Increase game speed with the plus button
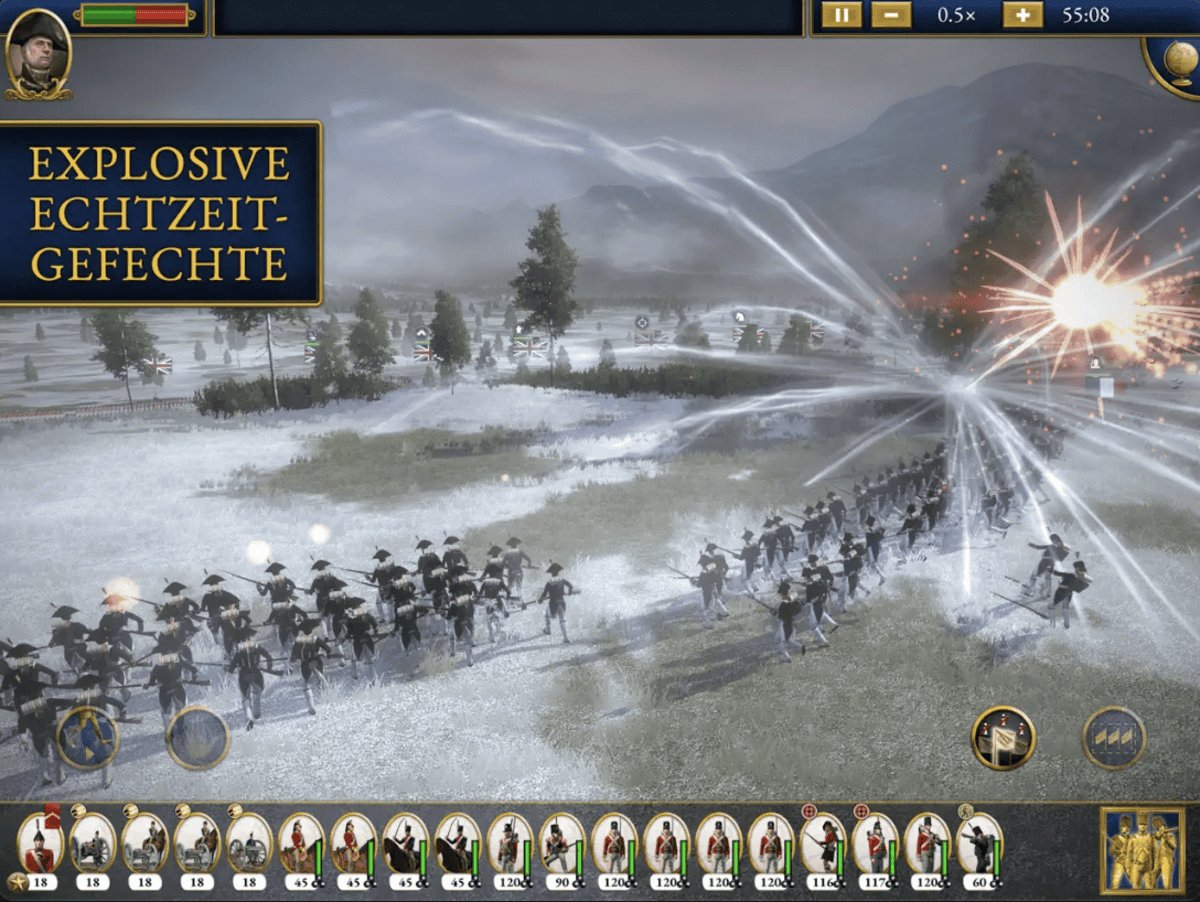1200x902 pixels. (1022, 15)
